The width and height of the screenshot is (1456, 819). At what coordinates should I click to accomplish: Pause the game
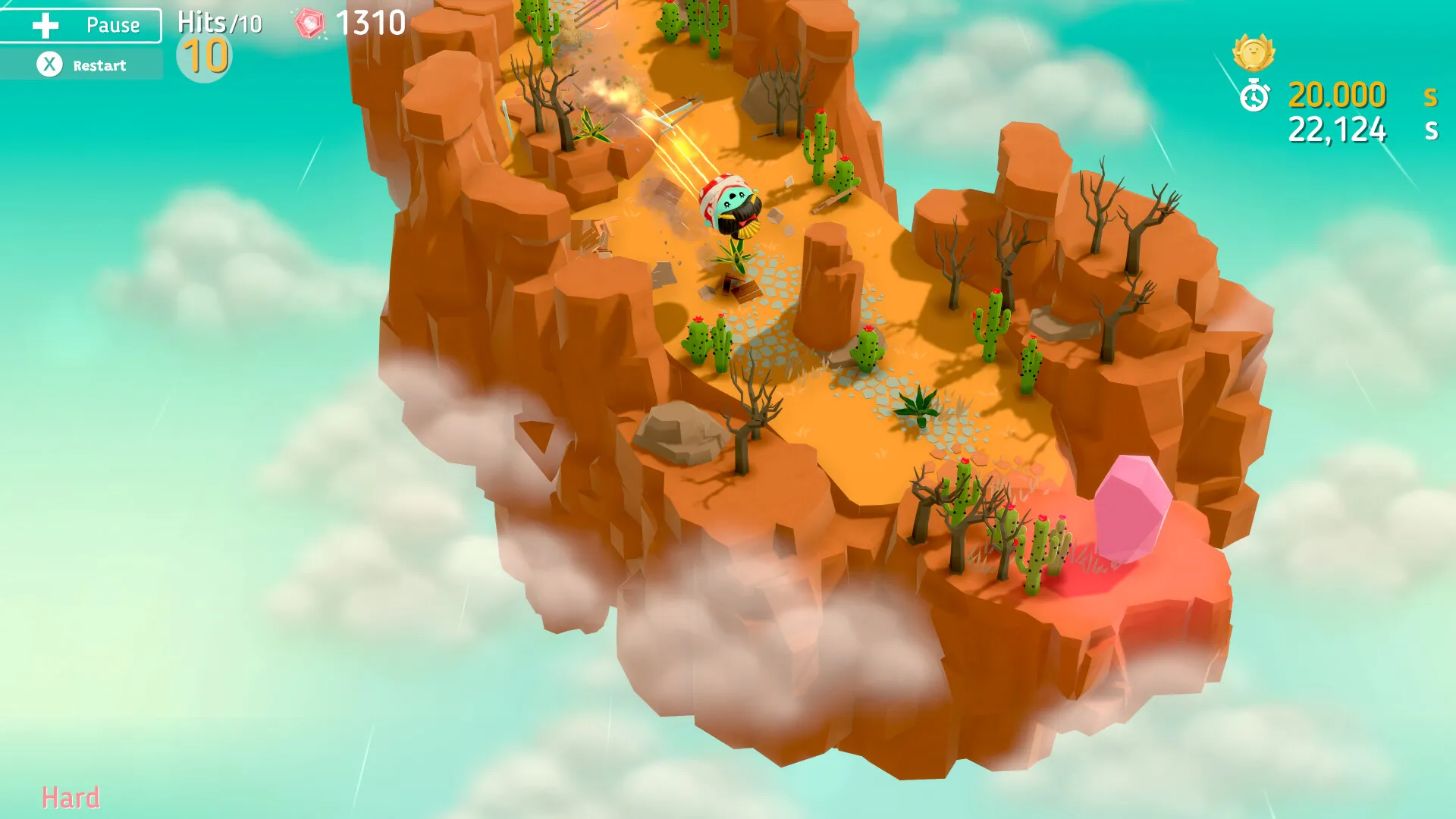point(81,25)
